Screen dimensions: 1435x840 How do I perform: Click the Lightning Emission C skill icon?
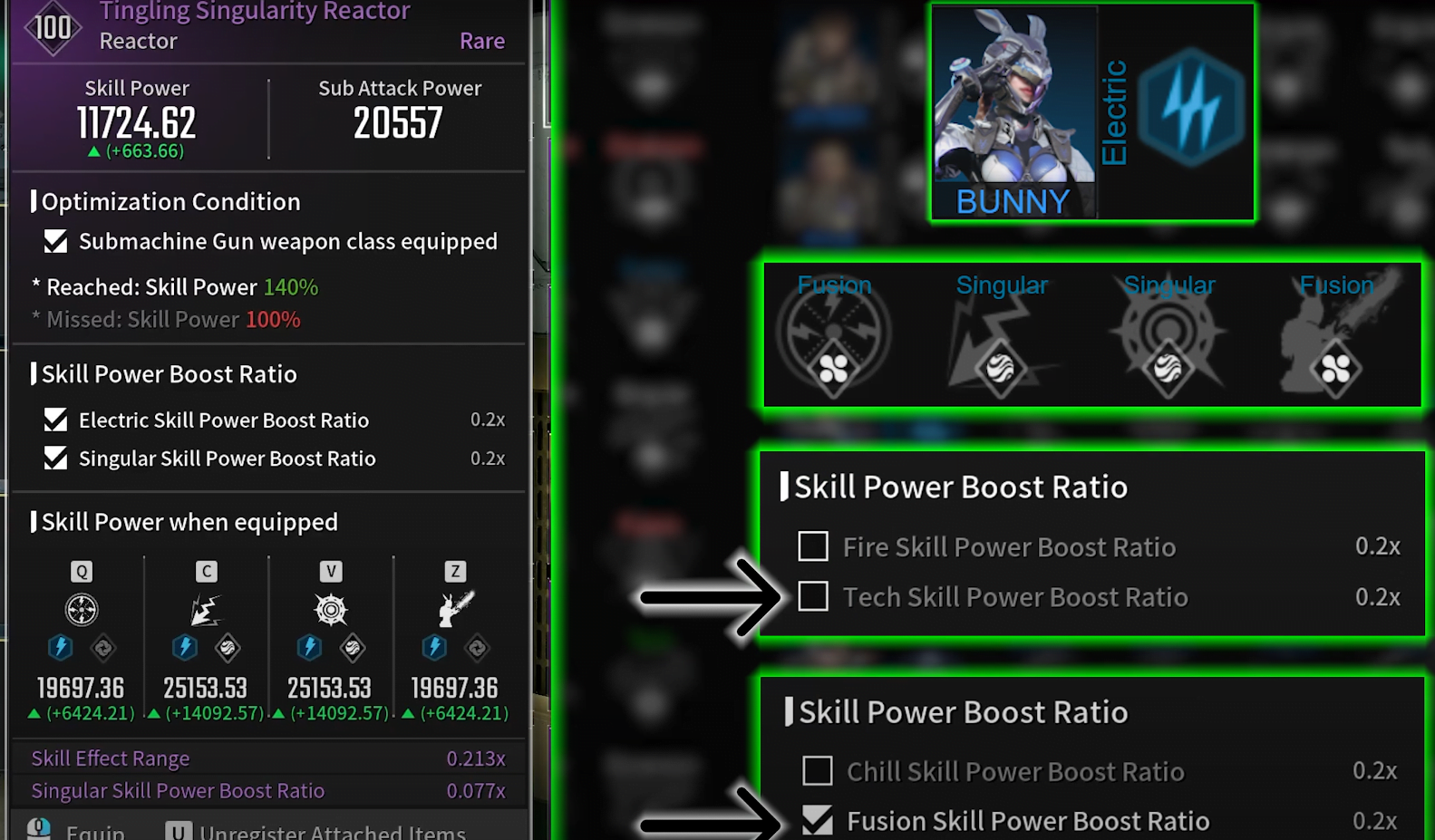point(206,609)
